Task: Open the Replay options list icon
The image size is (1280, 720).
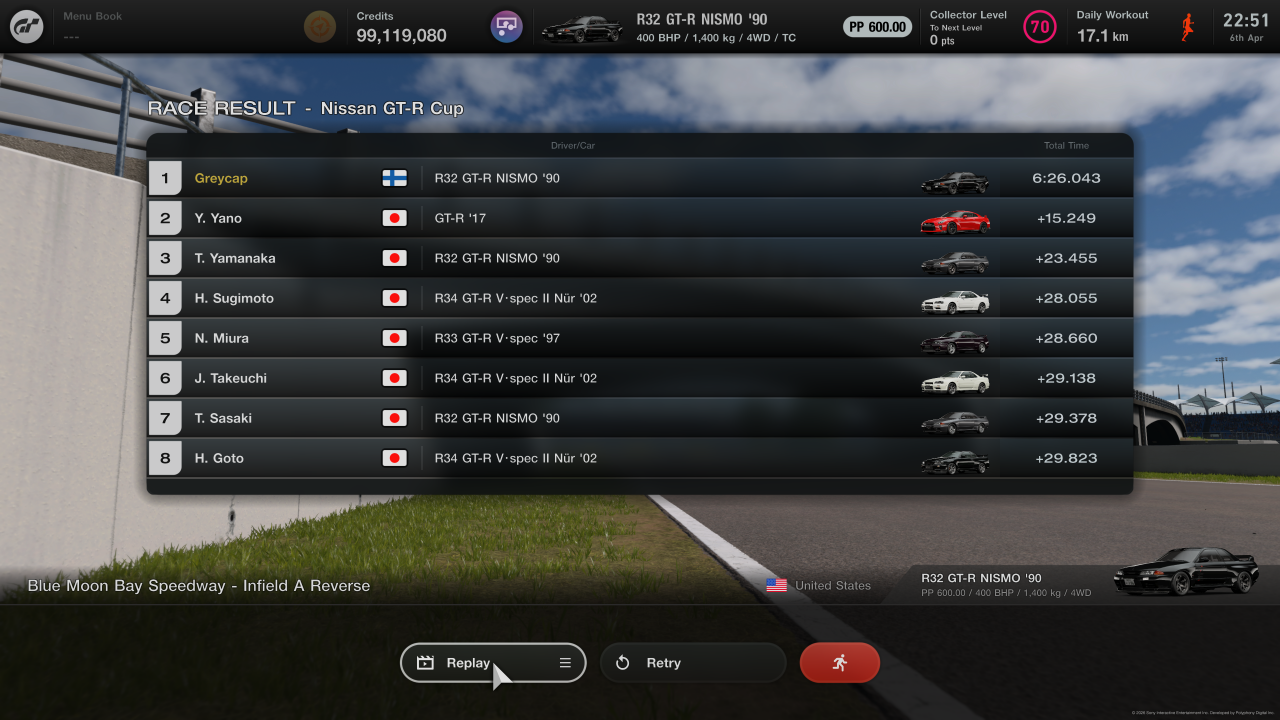Action: (564, 662)
